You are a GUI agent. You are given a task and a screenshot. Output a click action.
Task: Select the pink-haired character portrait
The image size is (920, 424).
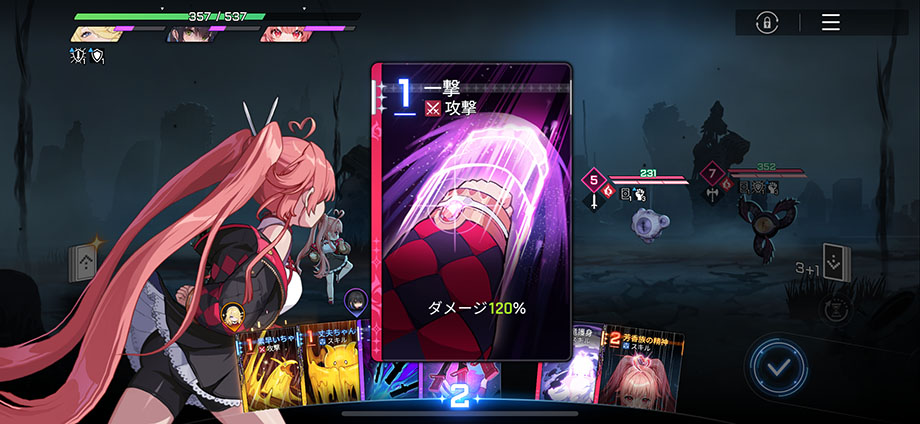click(x=285, y=34)
